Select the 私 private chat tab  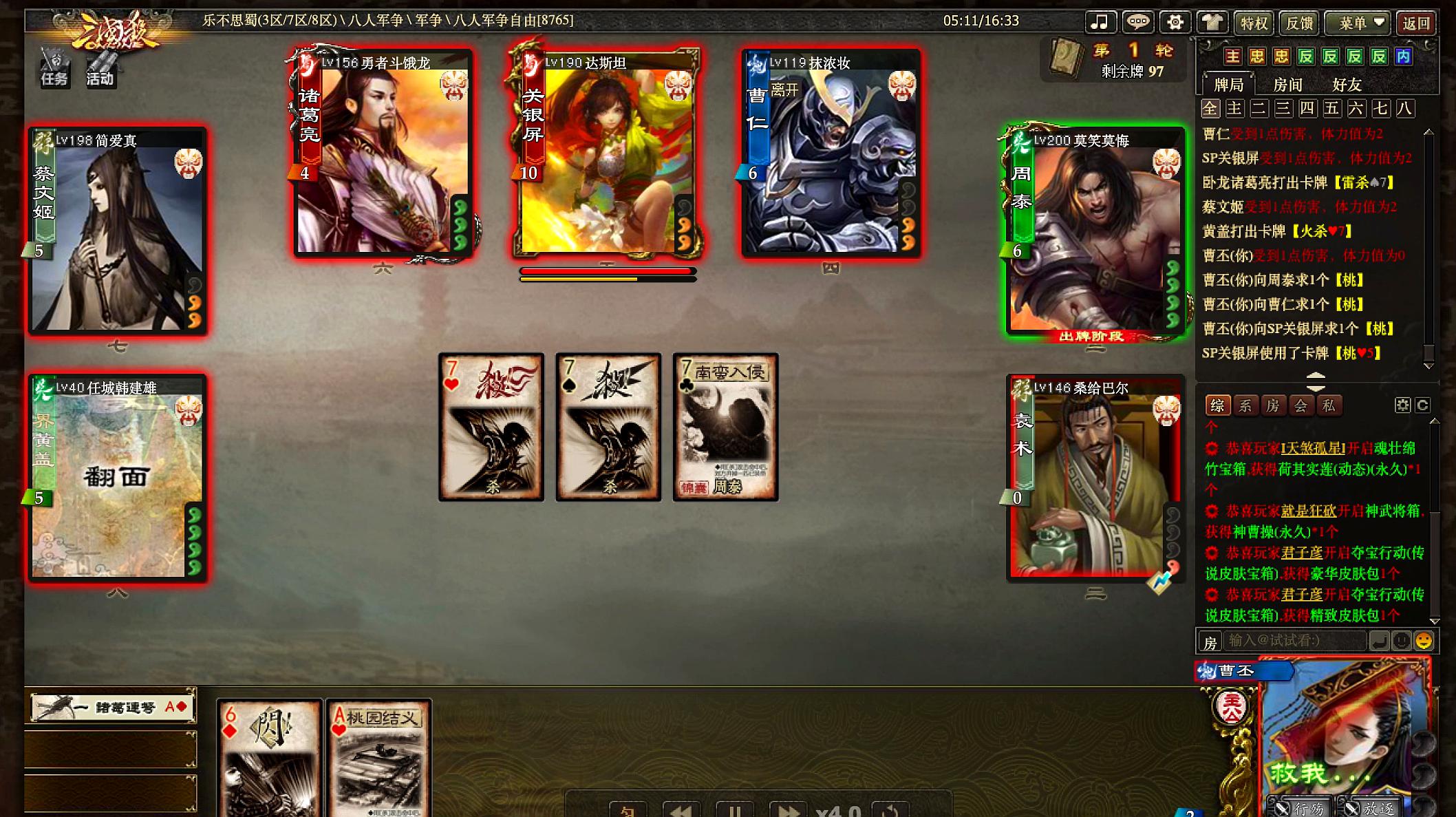click(1328, 405)
